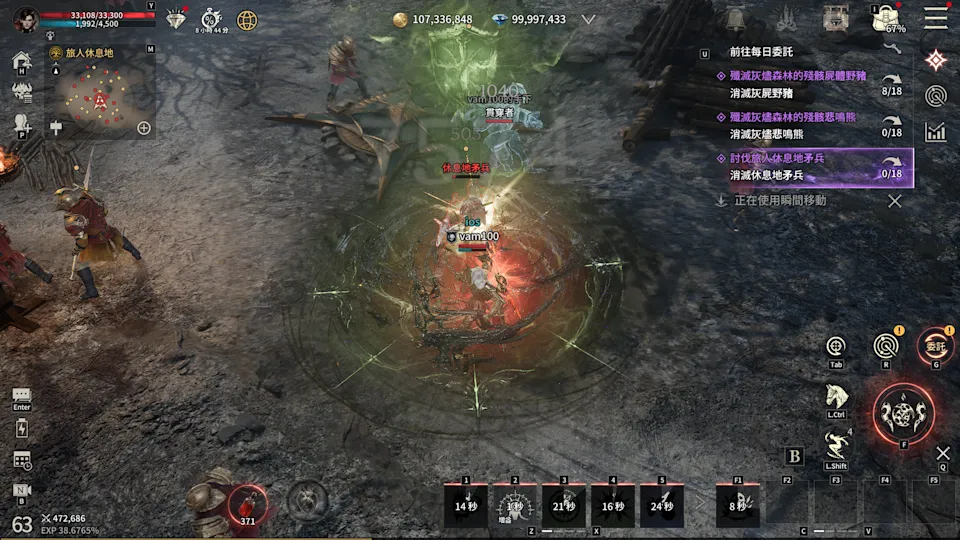
Task: Open the diamond shop icon
Action: 177,19
